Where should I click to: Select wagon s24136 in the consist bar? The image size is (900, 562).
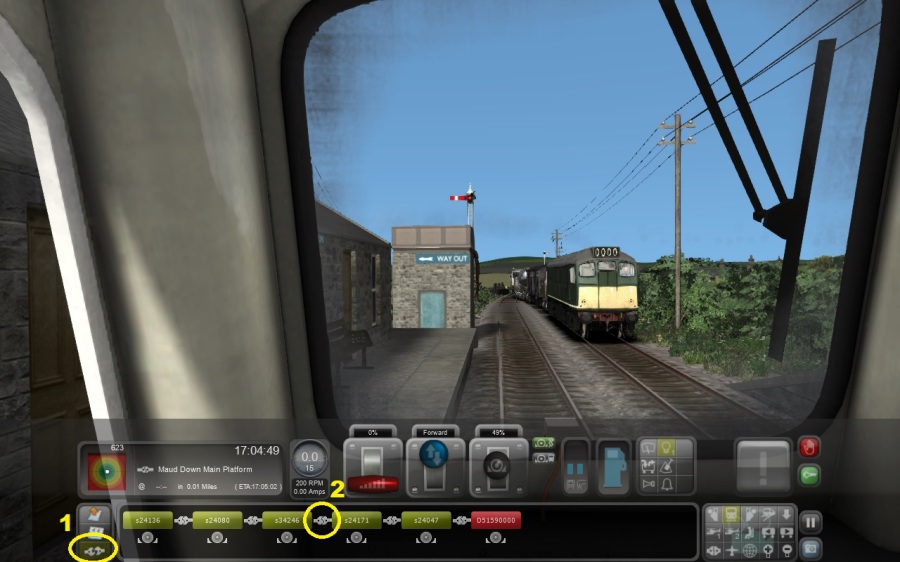(147, 520)
